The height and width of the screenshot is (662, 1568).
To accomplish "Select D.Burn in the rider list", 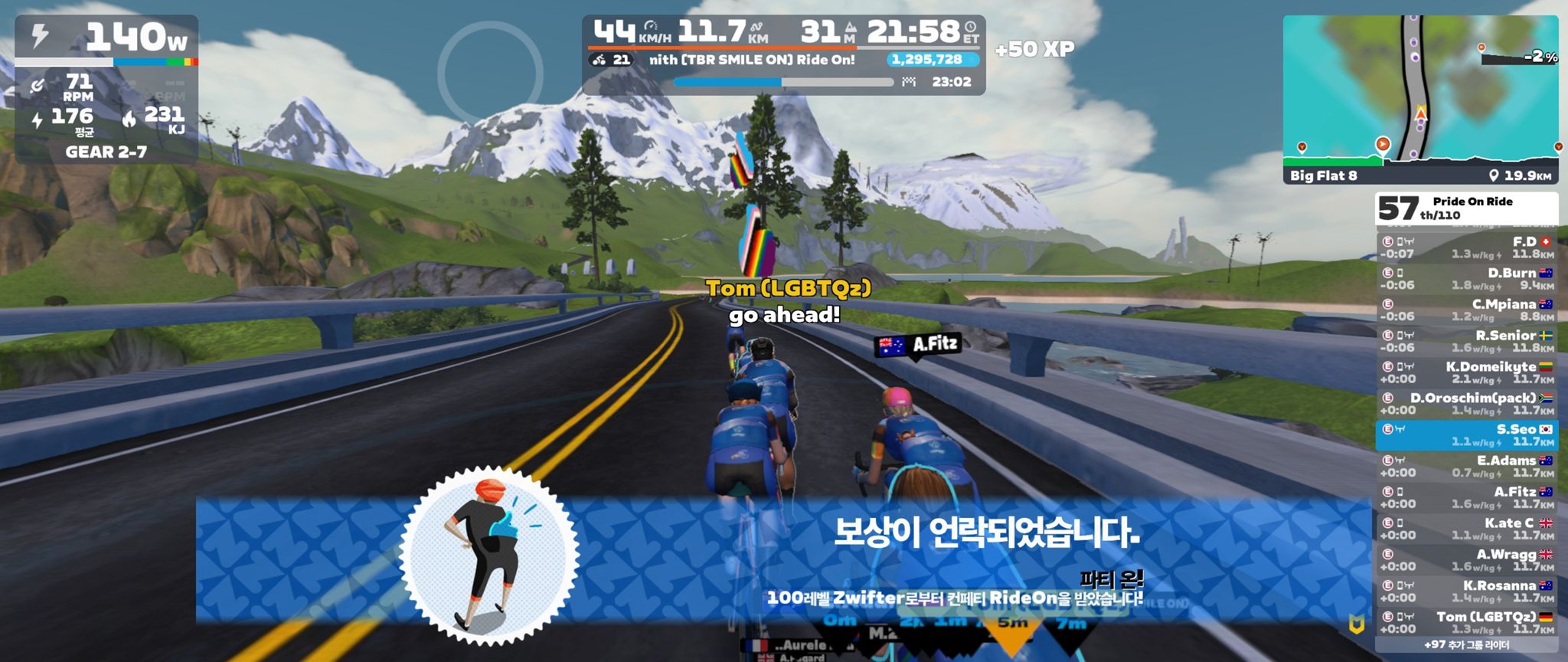I will [x=1466, y=279].
